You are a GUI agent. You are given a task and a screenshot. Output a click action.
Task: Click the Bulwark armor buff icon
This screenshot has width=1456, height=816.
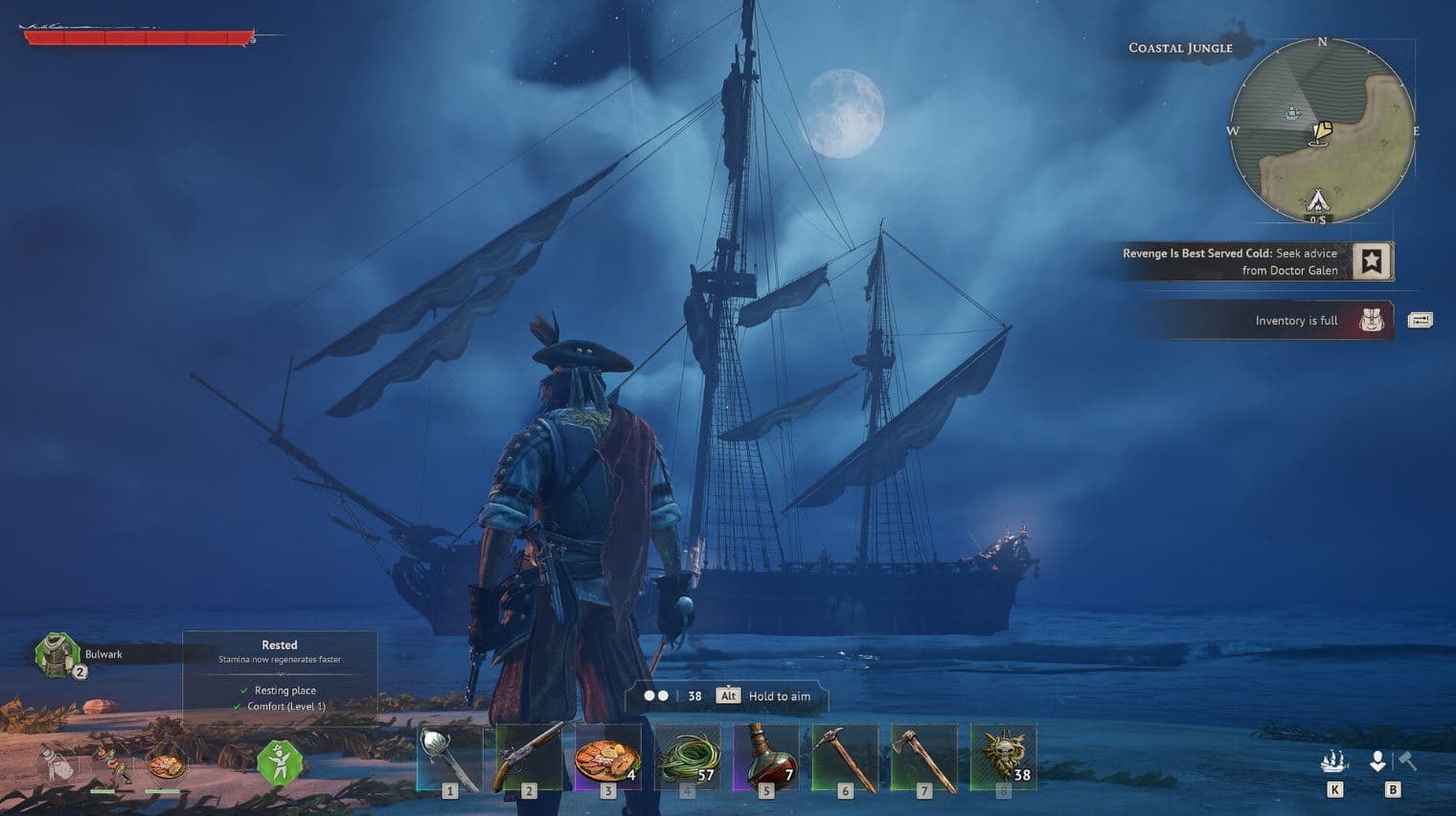click(56, 654)
